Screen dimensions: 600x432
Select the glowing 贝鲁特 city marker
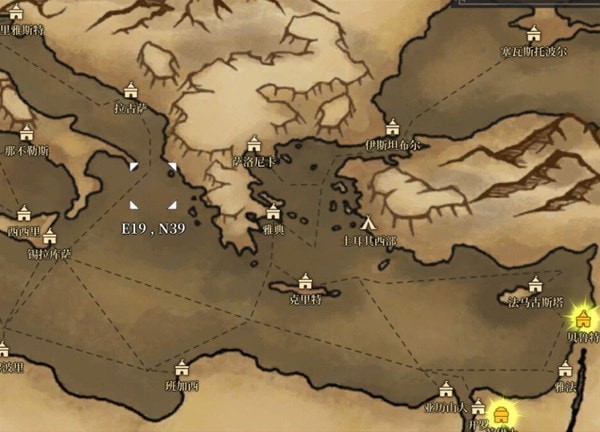click(583, 319)
